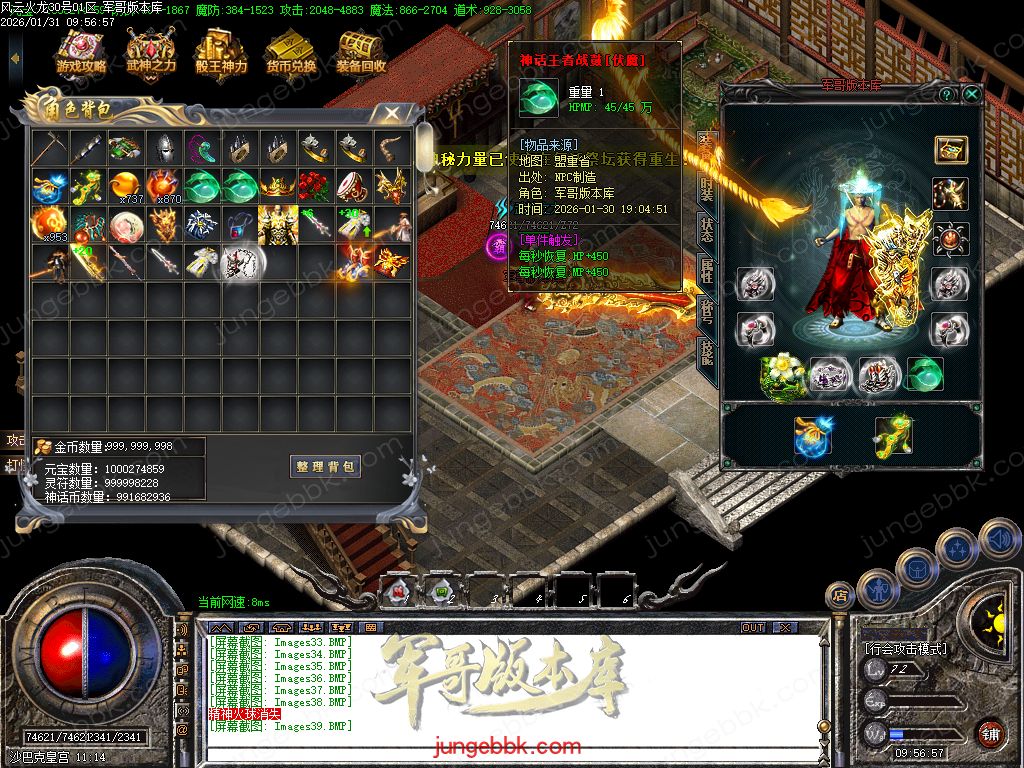The height and width of the screenshot is (768, 1024).
Task: Switch to the 时装 fashion tab
Action: 707,186
